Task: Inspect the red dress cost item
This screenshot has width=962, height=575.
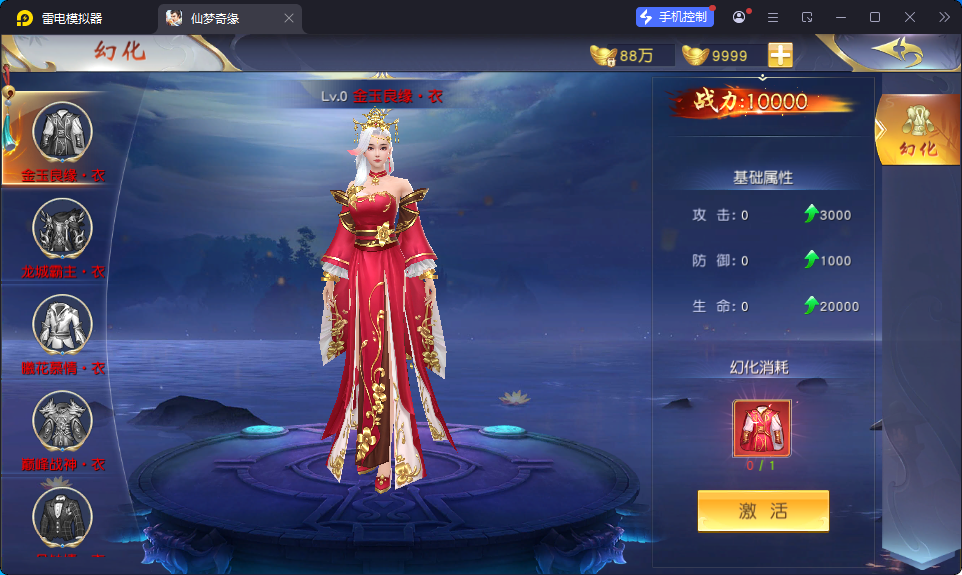Action: coord(762,429)
